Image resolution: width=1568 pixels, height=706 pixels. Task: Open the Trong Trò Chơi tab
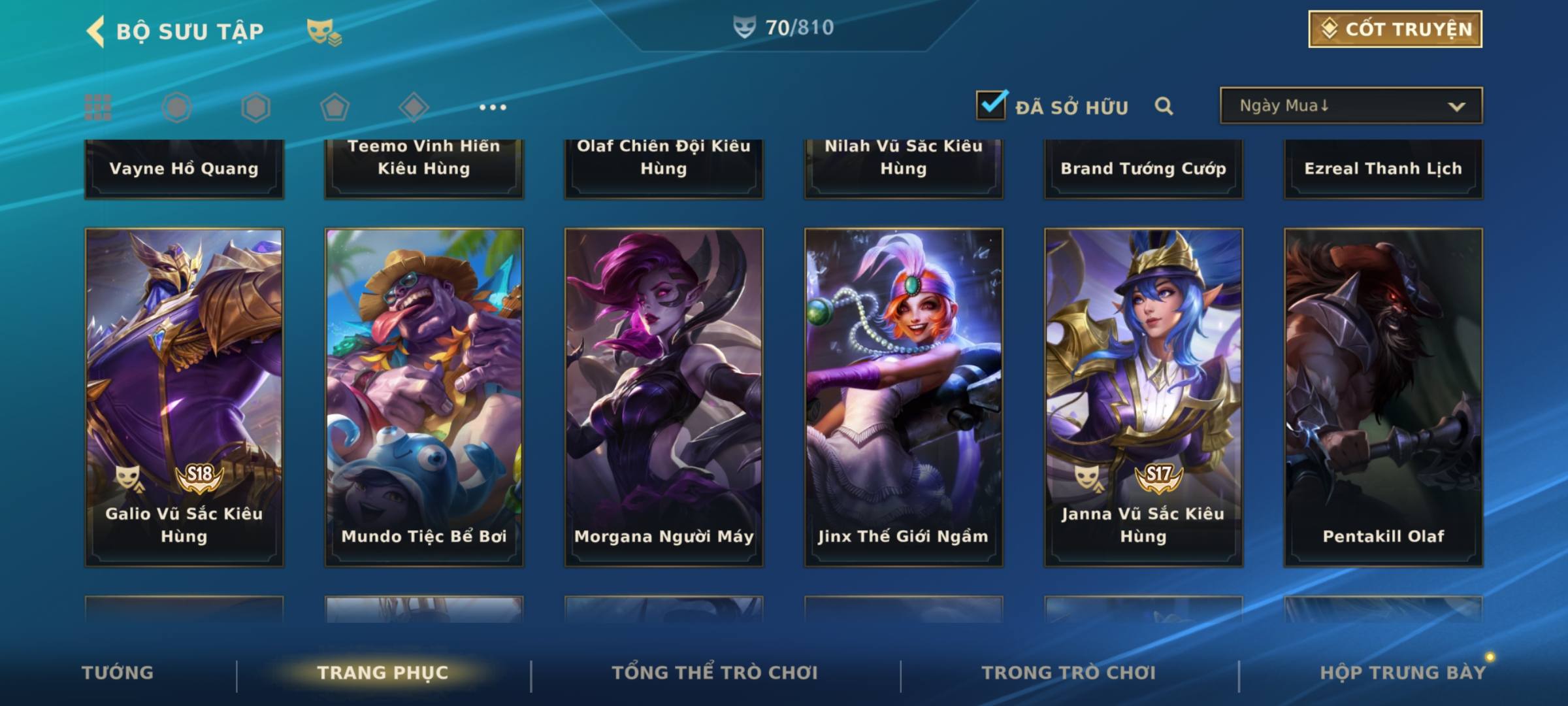(1069, 673)
